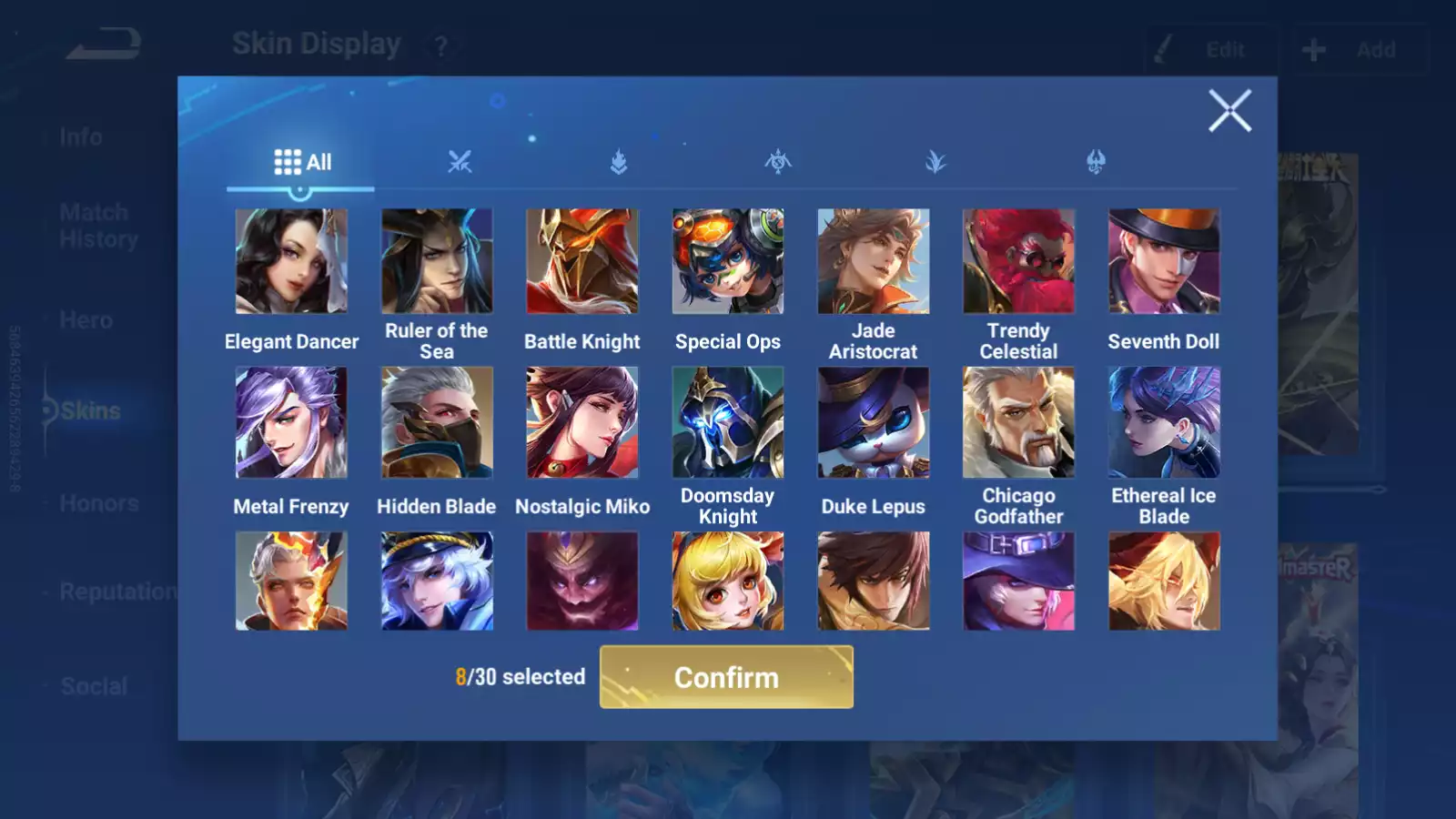This screenshot has width=1456, height=819.
Task: Select the Trendy Celestial skin
Action: click(x=1018, y=262)
